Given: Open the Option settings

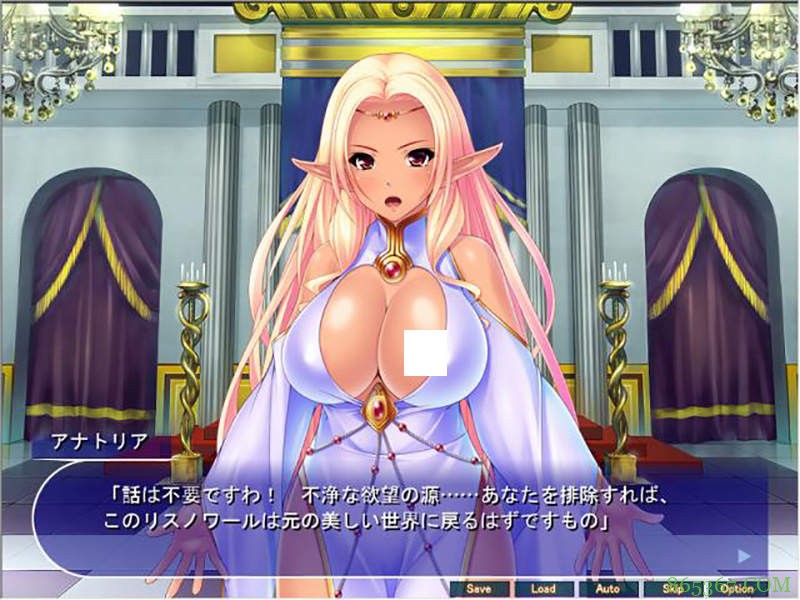Looking at the screenshot, I should tap(735, 589).
